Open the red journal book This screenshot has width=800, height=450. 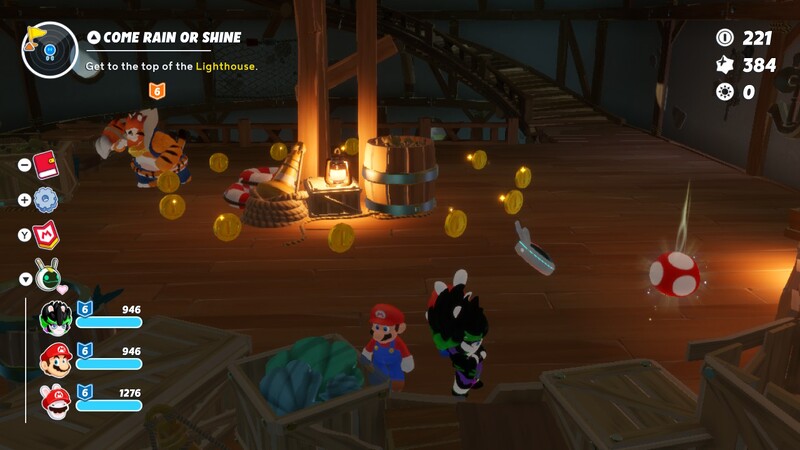tap(45, 164)
